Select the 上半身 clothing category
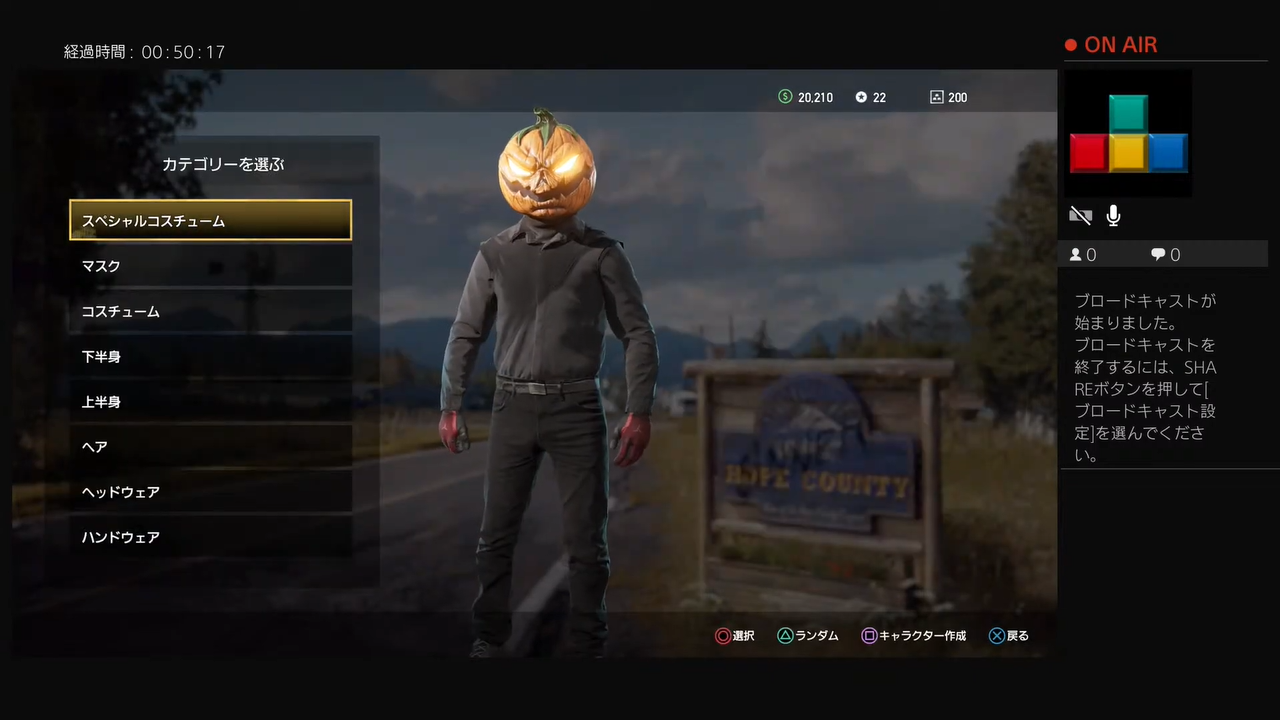This screenshot has width=1280, height=720. [210, 402]
